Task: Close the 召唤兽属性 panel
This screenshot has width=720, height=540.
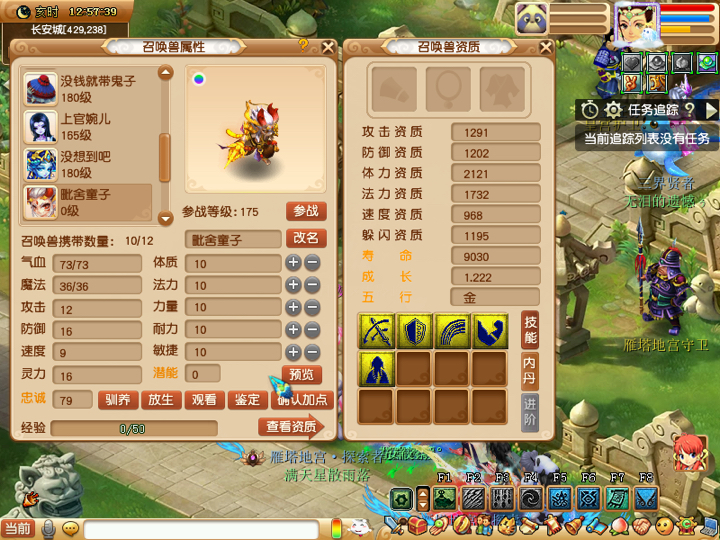Action: coord(328,46)
